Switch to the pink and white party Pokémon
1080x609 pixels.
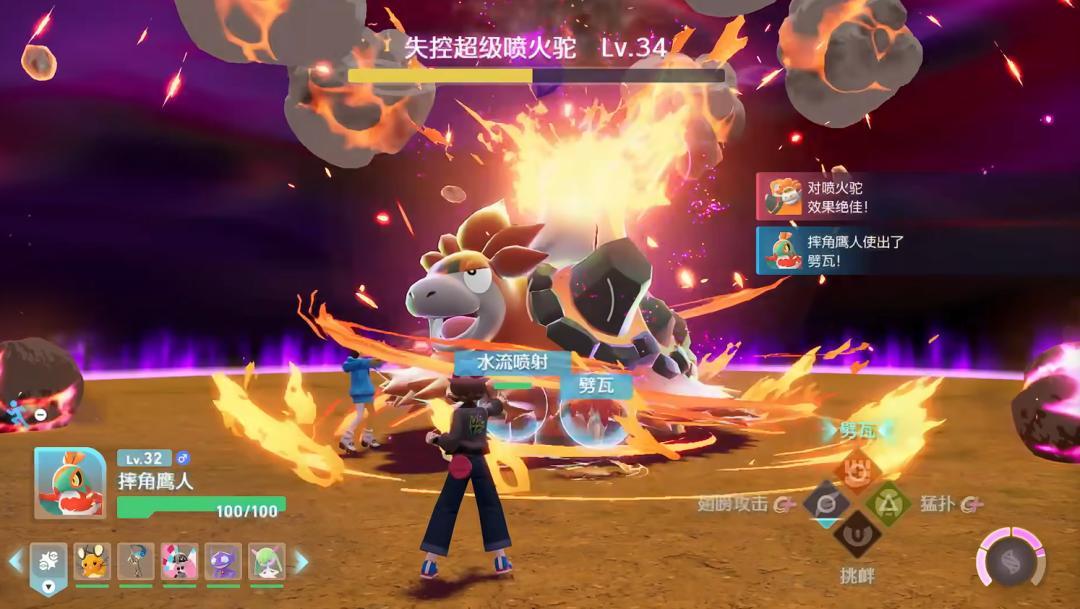pos(179,562)
